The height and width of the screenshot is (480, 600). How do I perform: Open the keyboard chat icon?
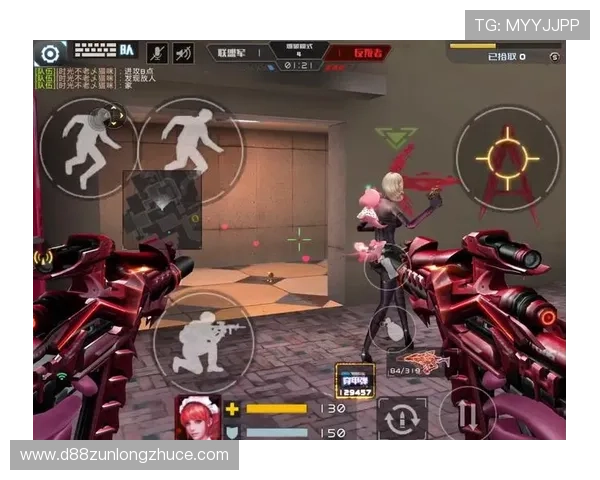tap(96, 50)
